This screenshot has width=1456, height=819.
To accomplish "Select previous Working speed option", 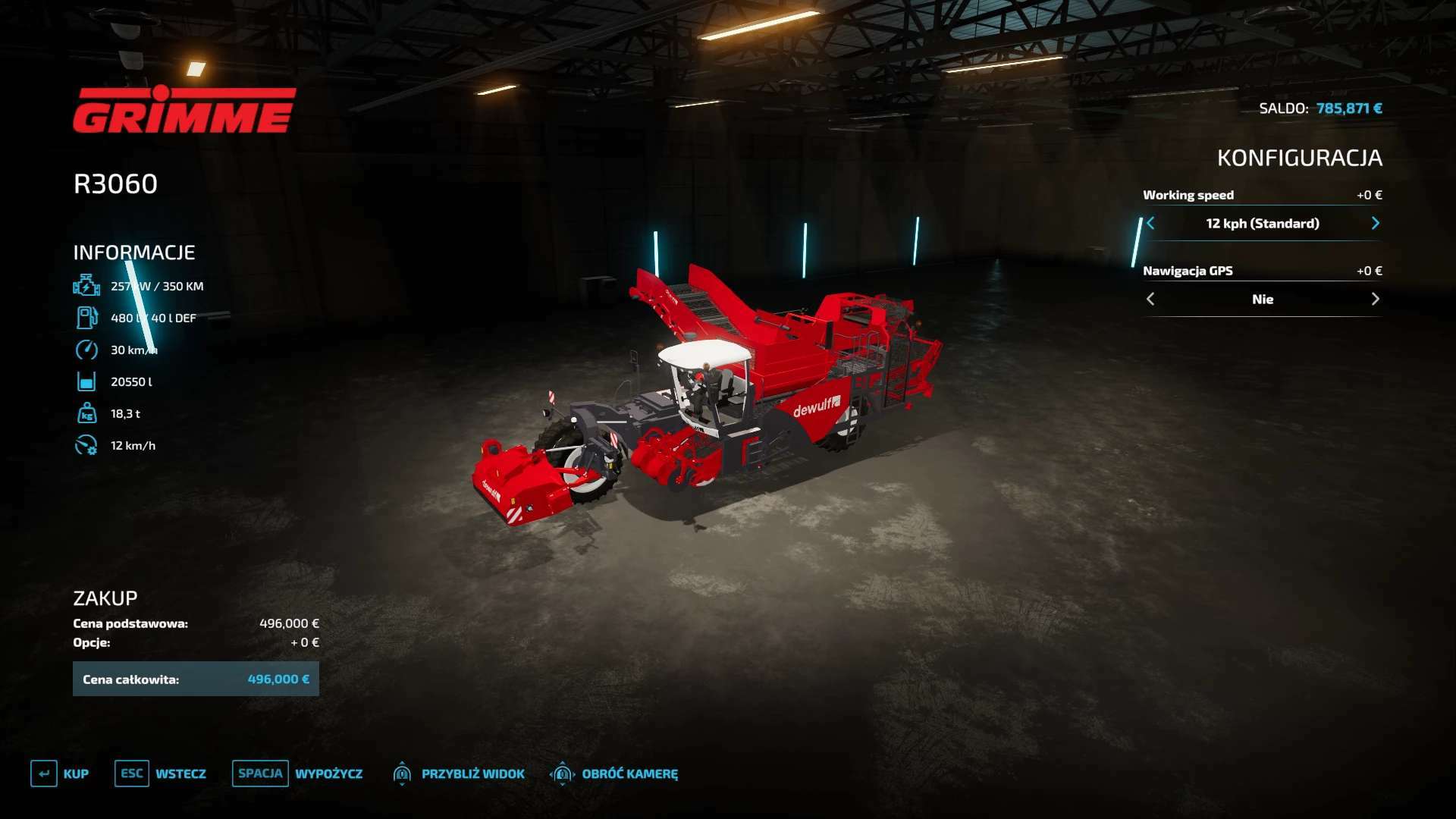I will pos(1151,223).
